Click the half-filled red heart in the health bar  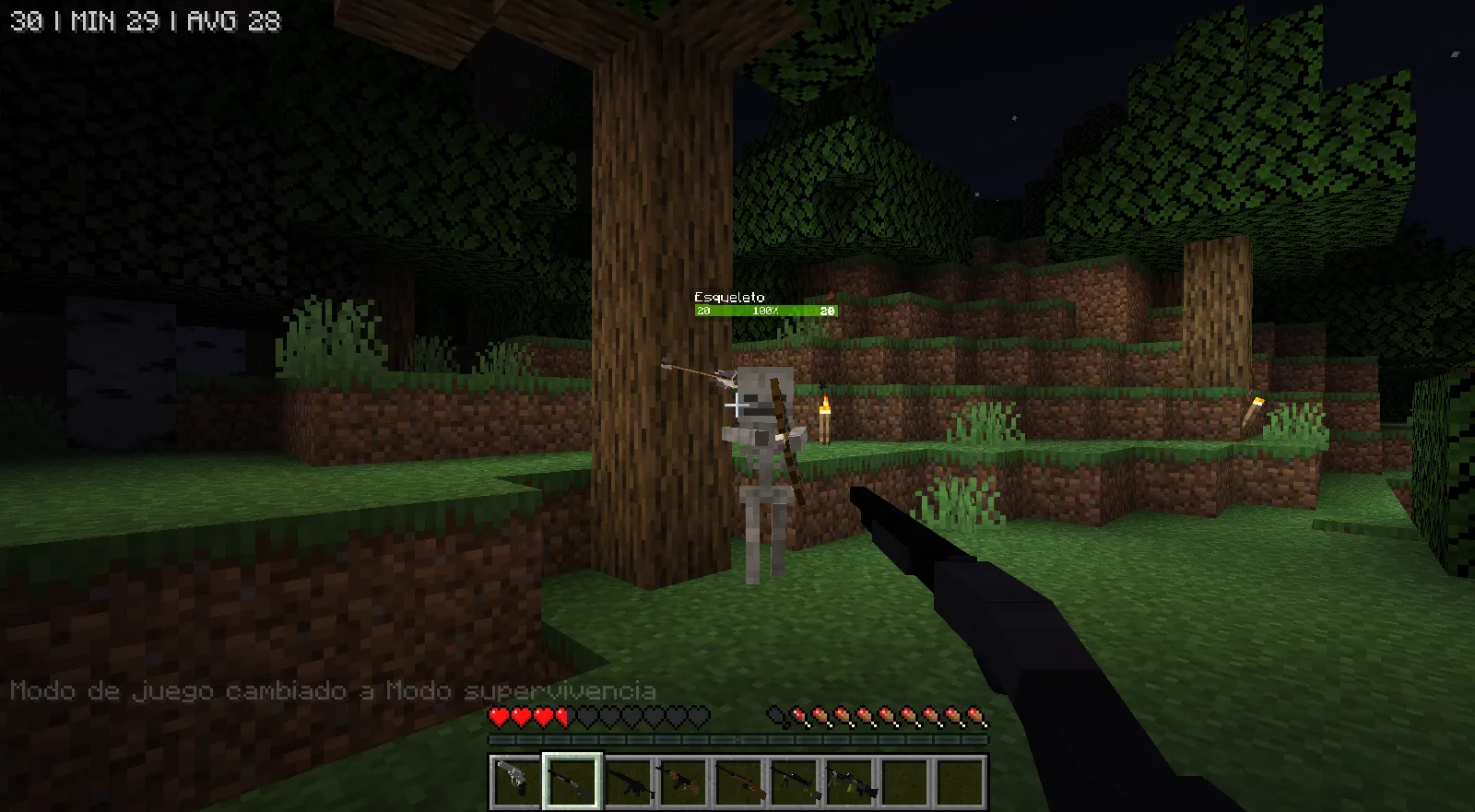[x=563, y=715]
